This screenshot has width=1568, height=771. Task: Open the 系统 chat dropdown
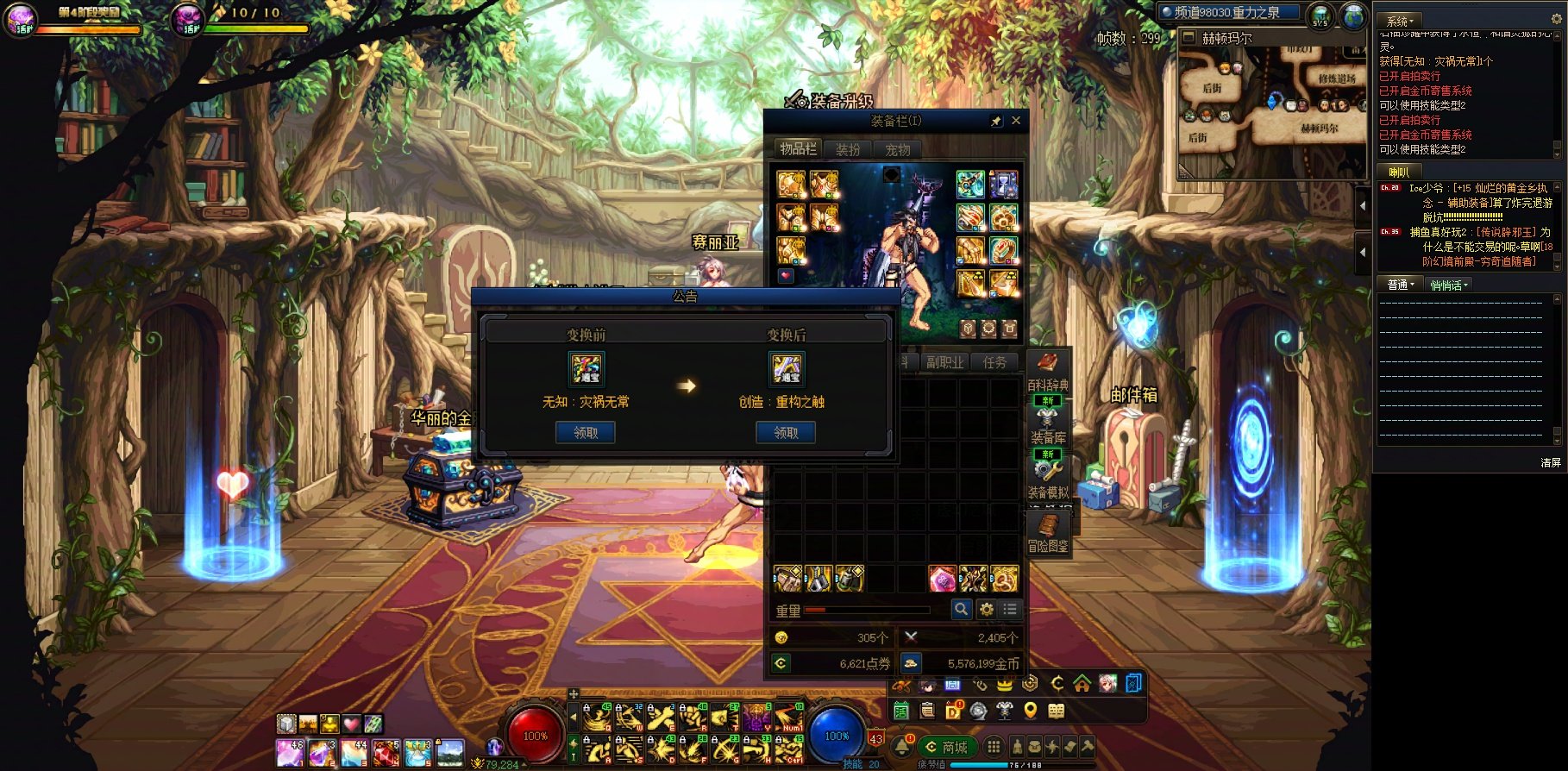pyautogui.click(x=1399, y=21)
